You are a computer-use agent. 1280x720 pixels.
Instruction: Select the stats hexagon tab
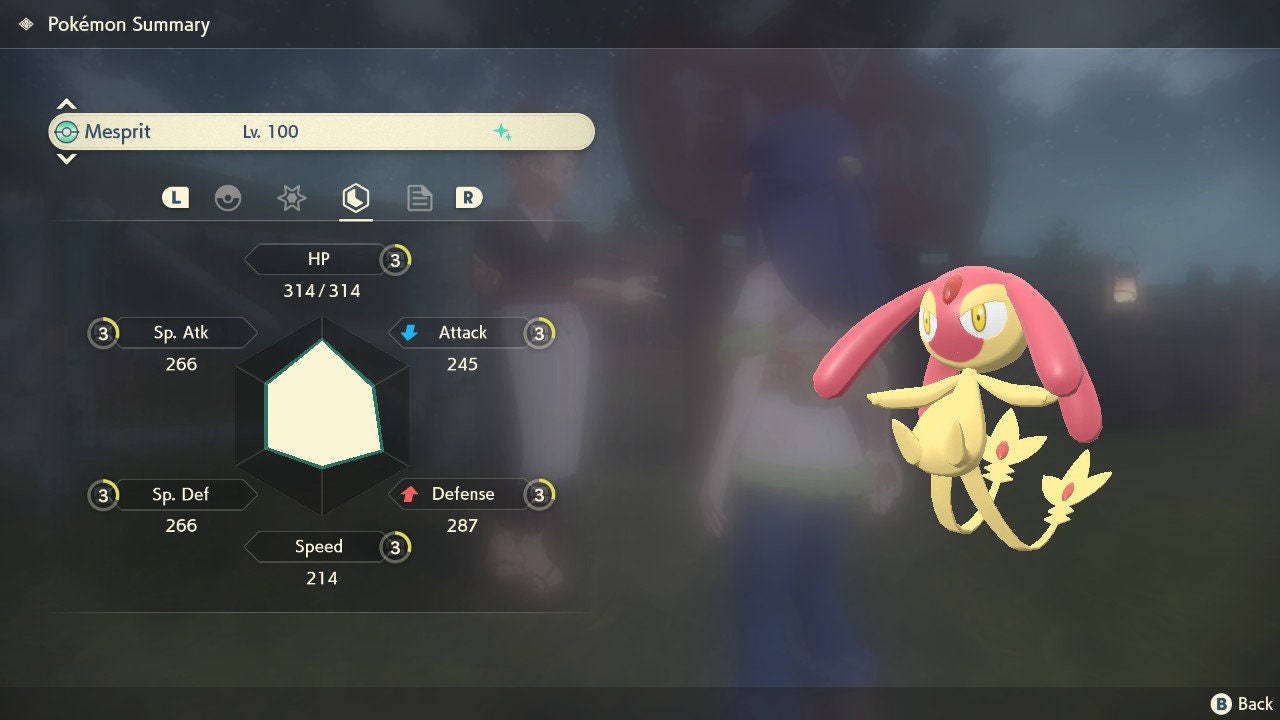[356, 198]
